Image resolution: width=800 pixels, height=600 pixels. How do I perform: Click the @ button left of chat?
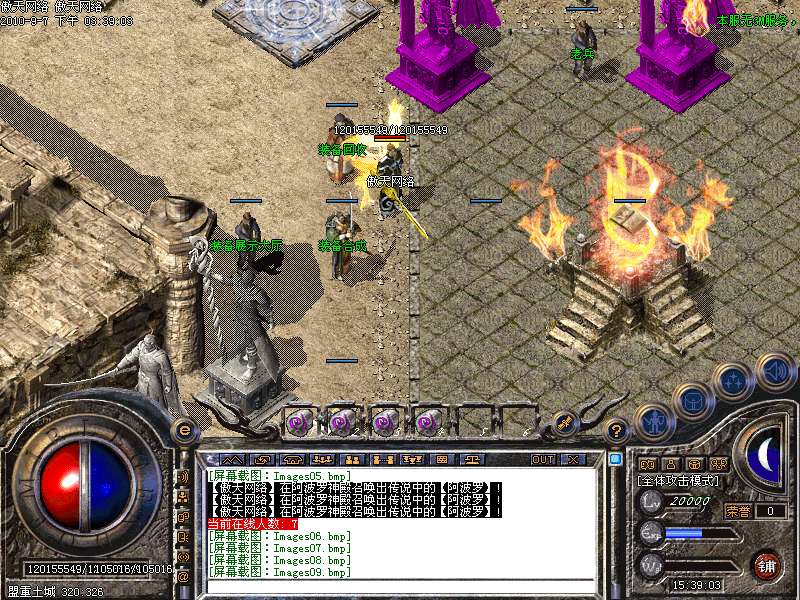[183, 577]
